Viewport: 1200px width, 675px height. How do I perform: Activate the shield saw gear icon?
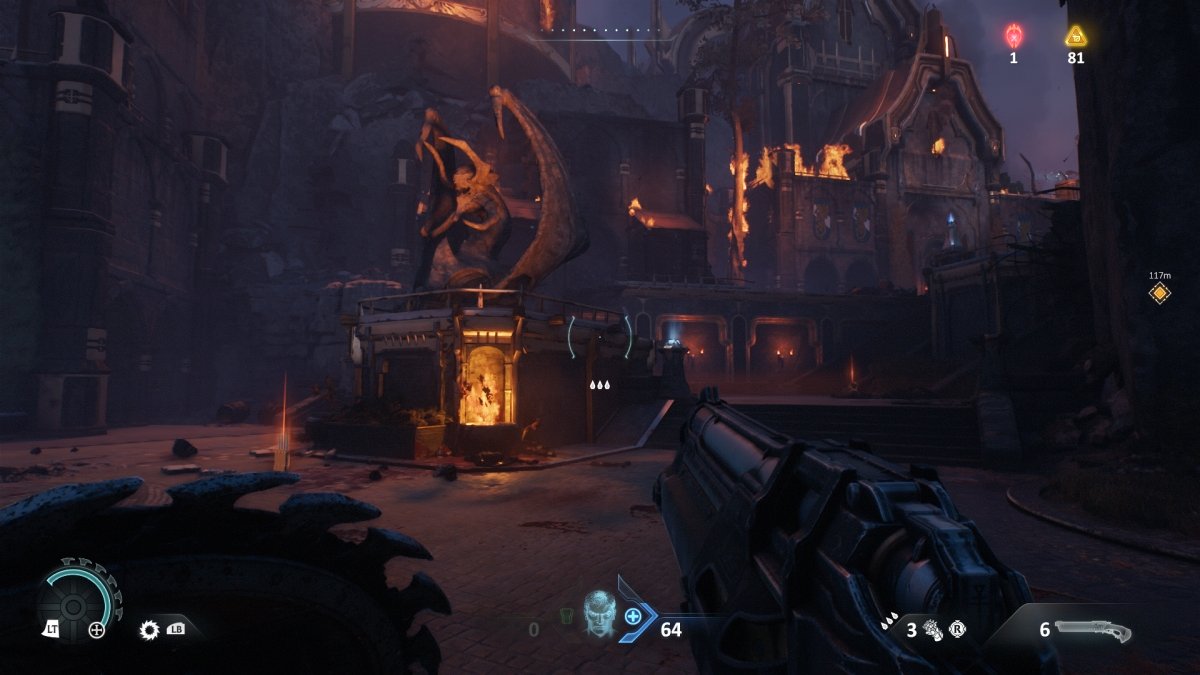click(150, 630)
